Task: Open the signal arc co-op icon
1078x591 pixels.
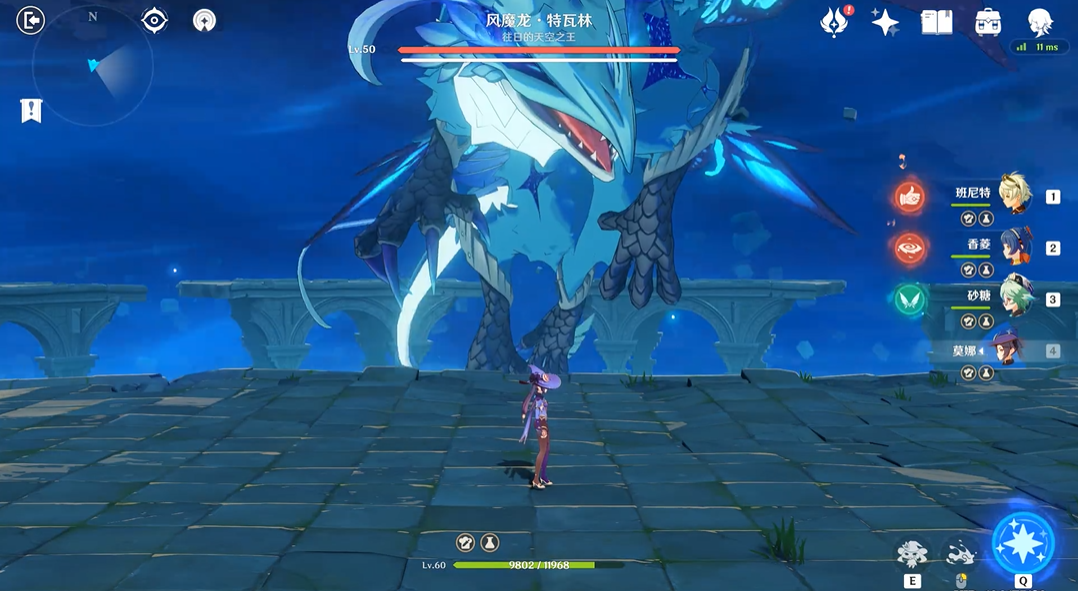Action: point(205,21)
